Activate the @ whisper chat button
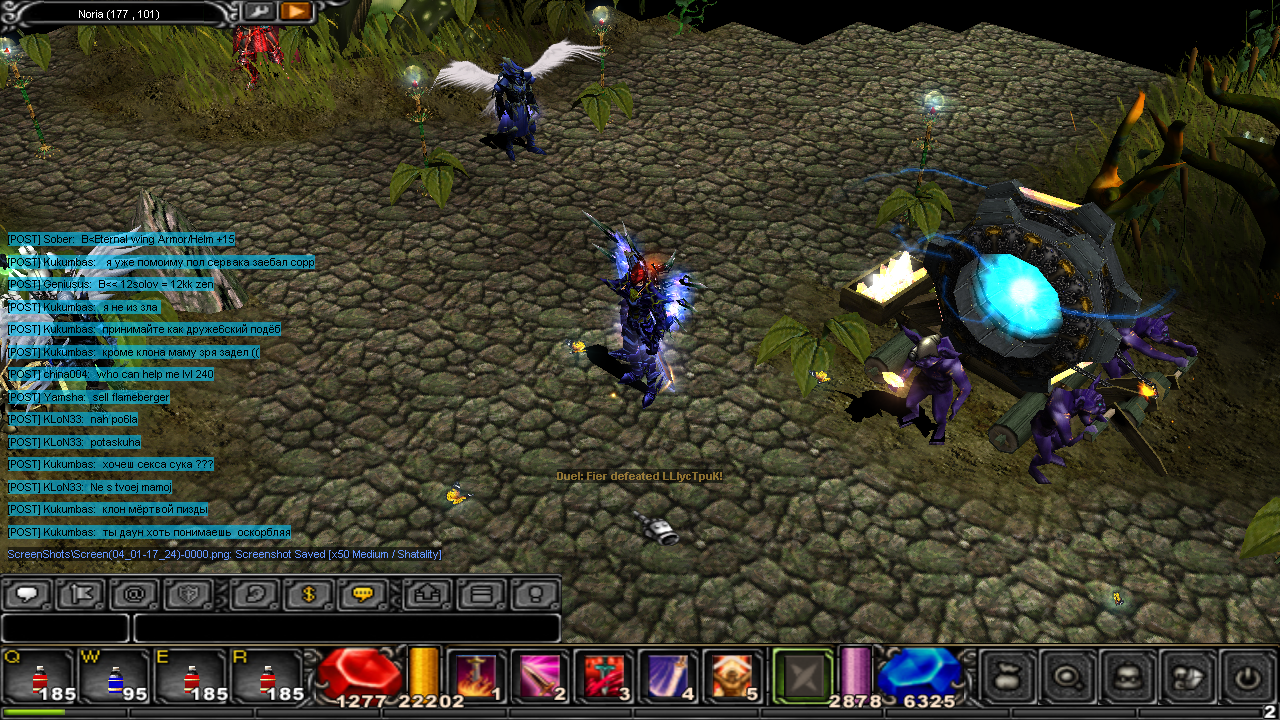This screenshot has height=720, width=1280. click(x=135, y=595)
